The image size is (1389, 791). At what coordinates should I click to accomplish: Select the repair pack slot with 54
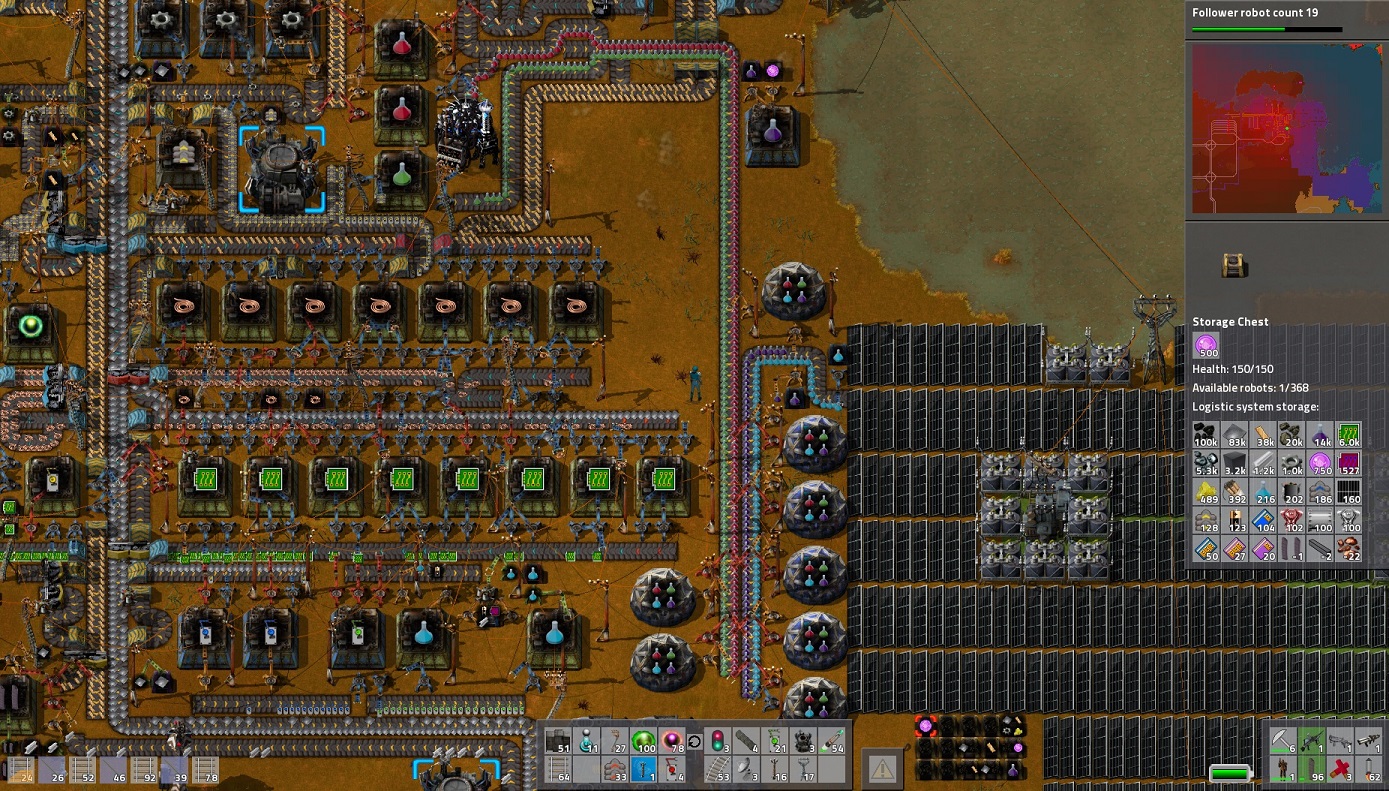(x=833, y=741)
